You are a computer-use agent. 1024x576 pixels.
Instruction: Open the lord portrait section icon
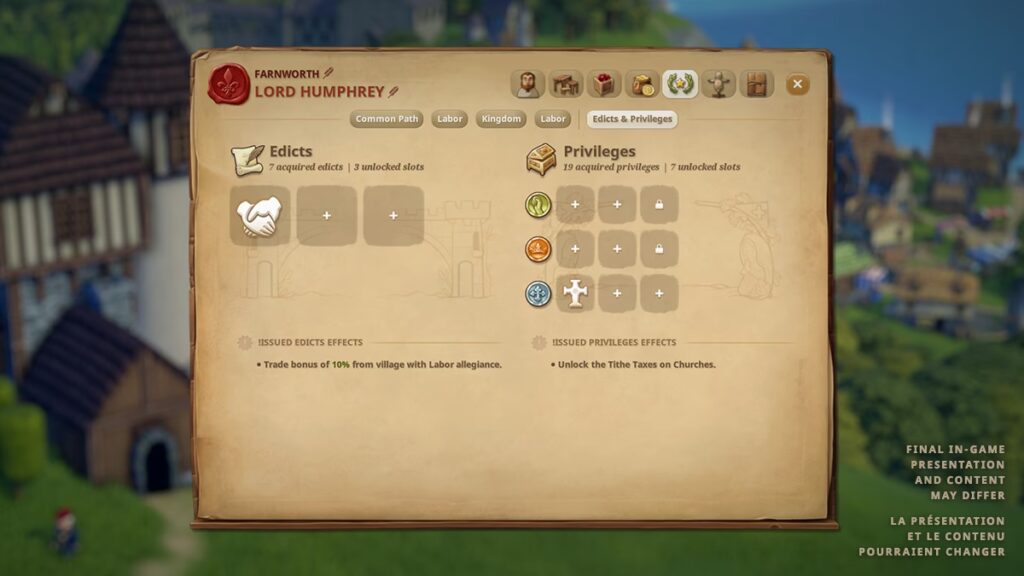527,84
